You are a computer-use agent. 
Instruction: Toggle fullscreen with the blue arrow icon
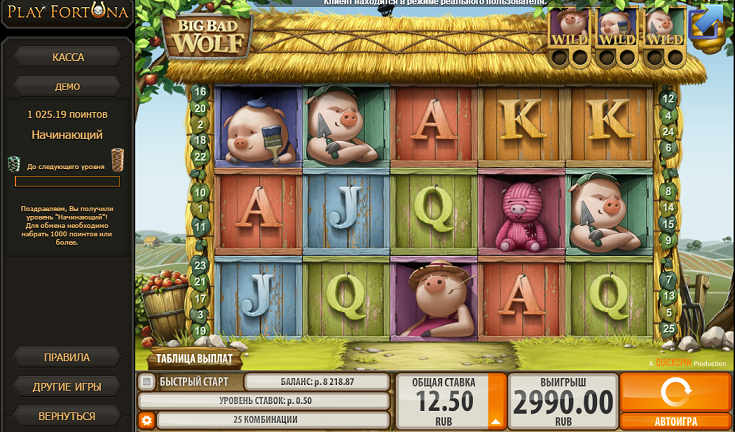click(708, 20)
